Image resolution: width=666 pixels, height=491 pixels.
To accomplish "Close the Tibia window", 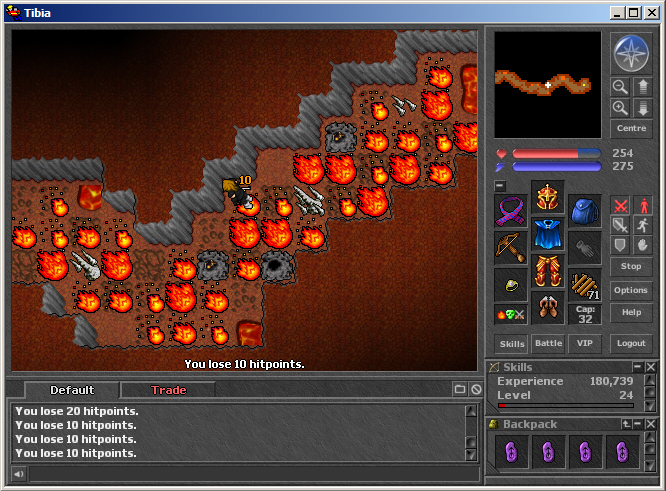I will click(650, 13).
